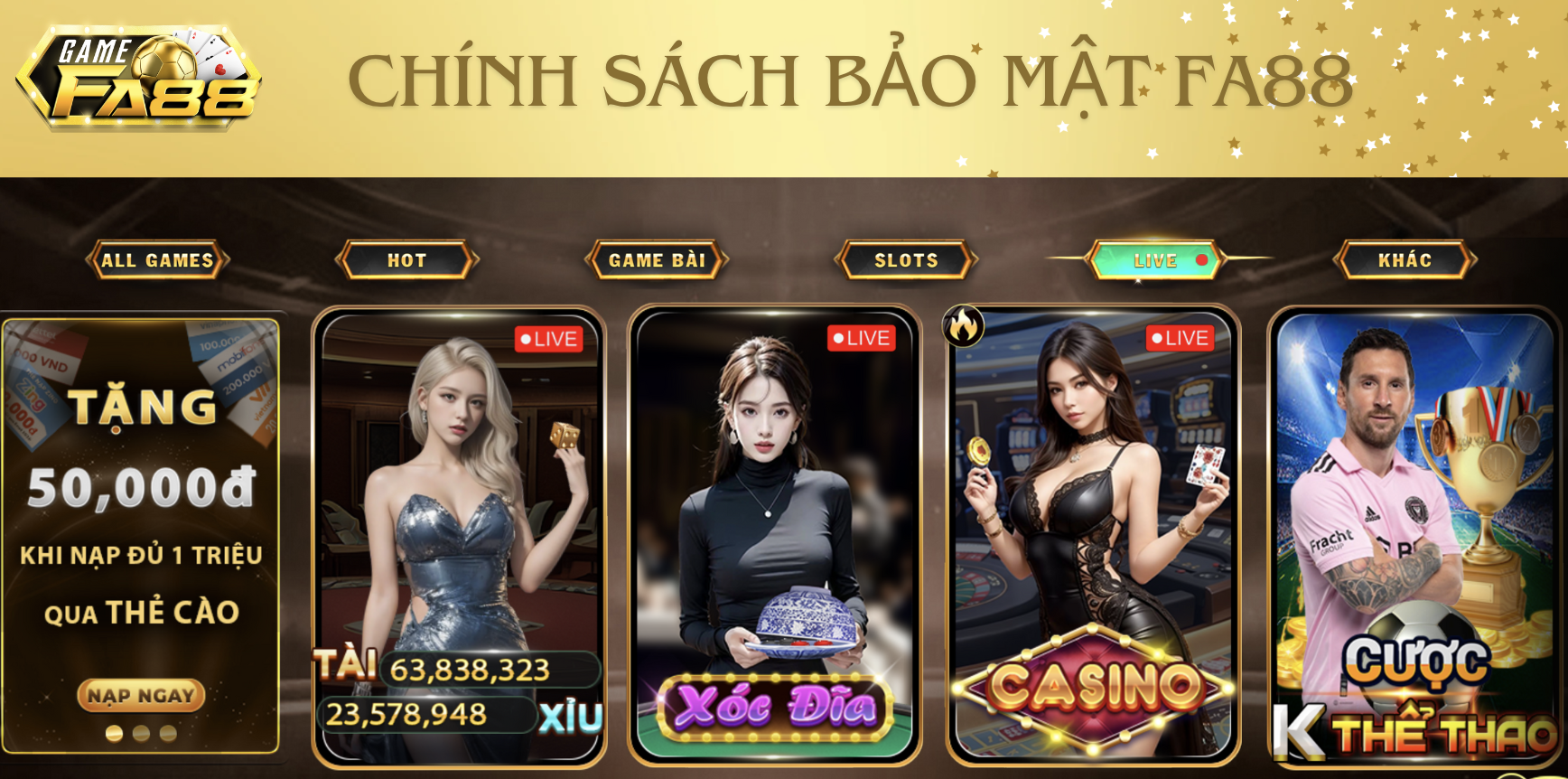Open the 50,000đ top-up bonus banner
1568x779 pixels.
click(x=141, y=506)
